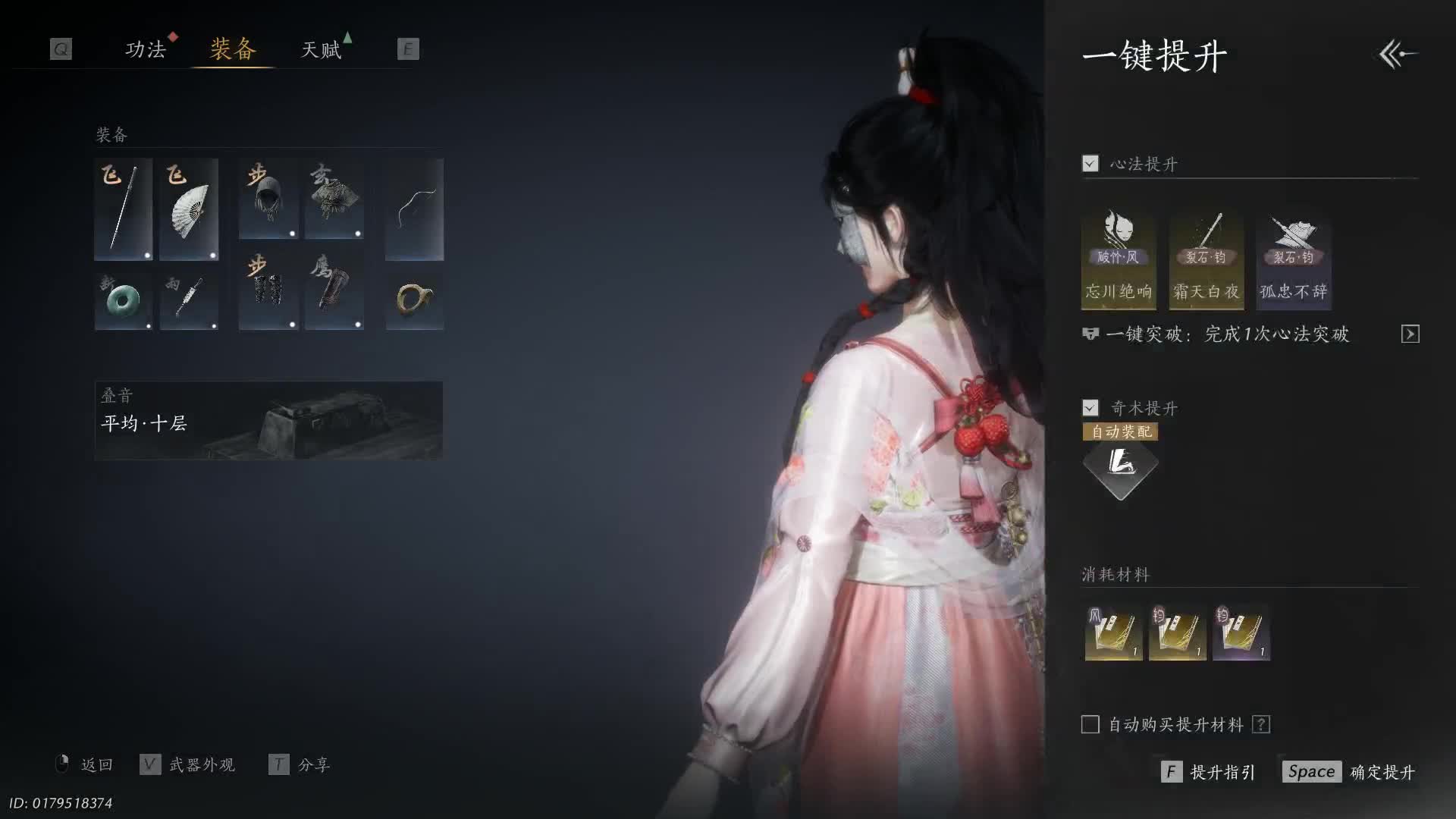Close the 一键提升 panel with back arrow
This screenshot has width=1456, height=819.
point(1398,55)
